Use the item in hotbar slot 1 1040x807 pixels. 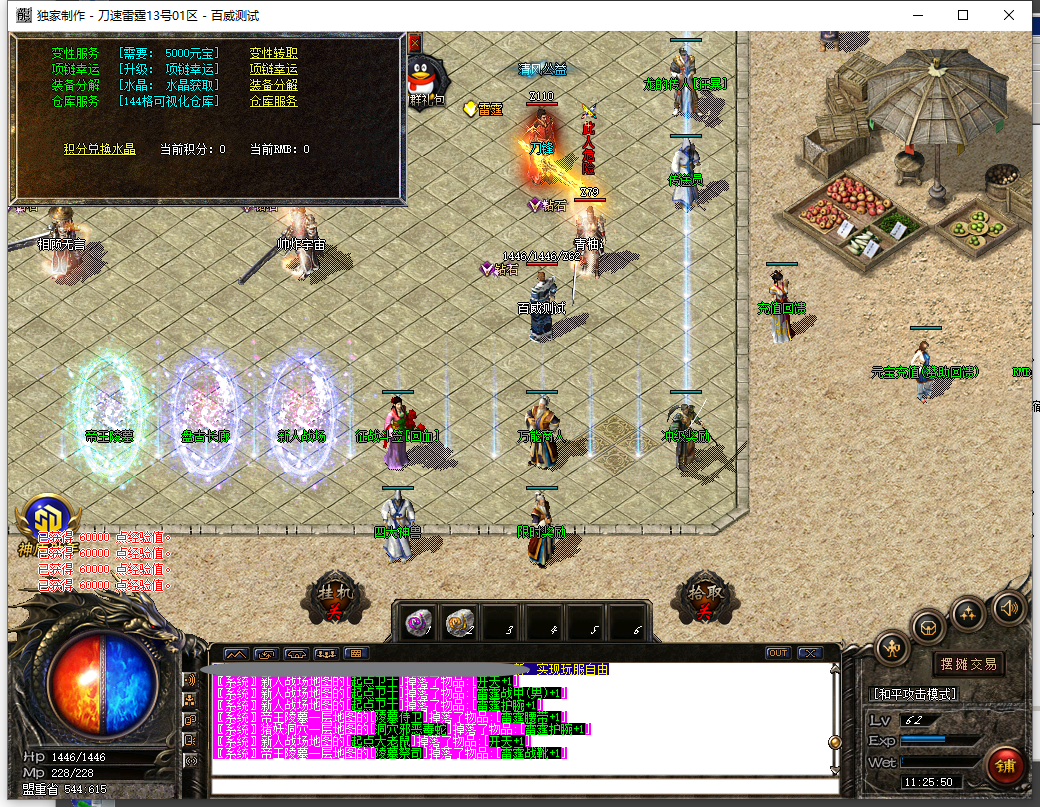point(418,623)
